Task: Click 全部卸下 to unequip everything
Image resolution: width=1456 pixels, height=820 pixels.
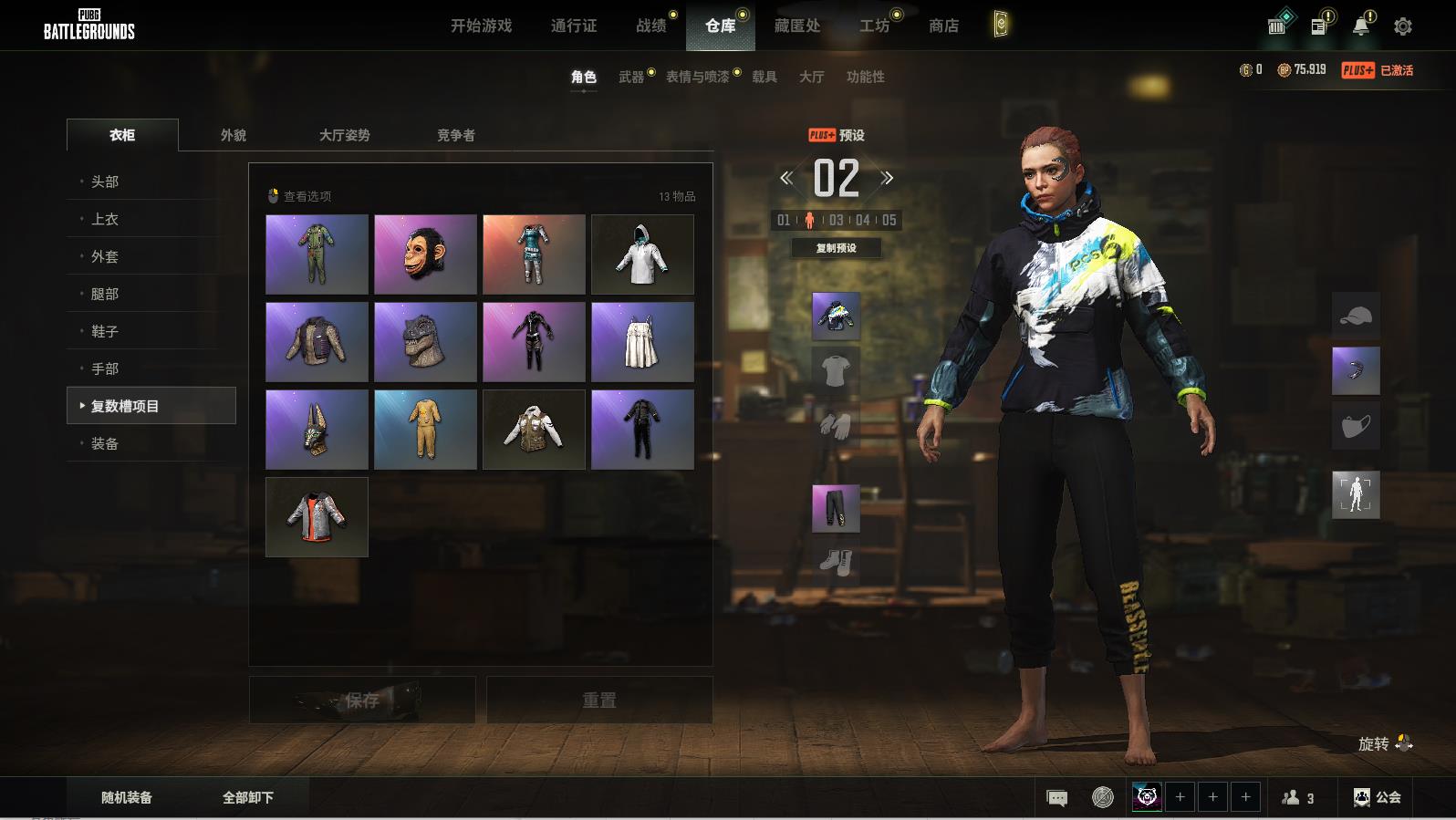Action: (x=248, y=797)
